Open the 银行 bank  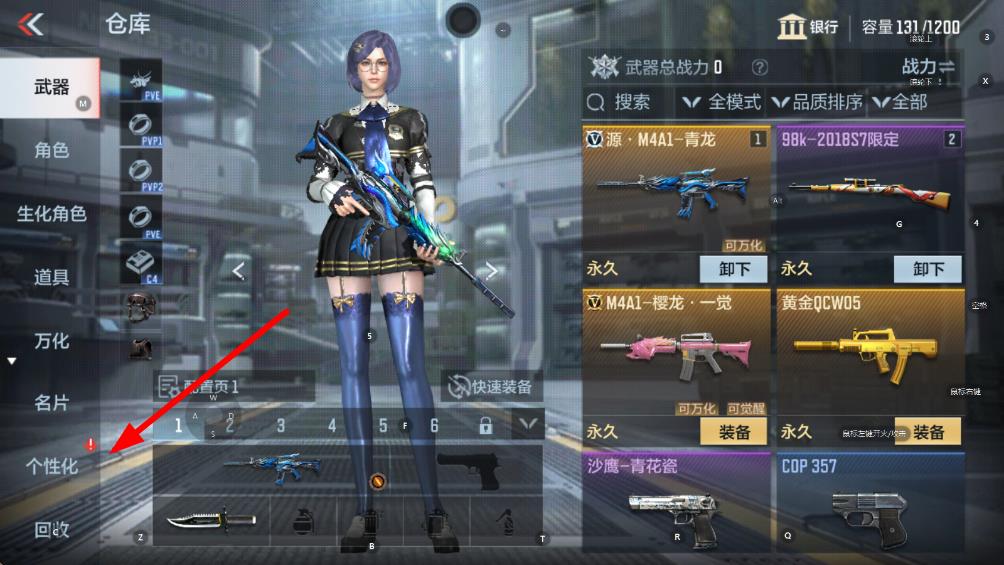tap(808, 27)
